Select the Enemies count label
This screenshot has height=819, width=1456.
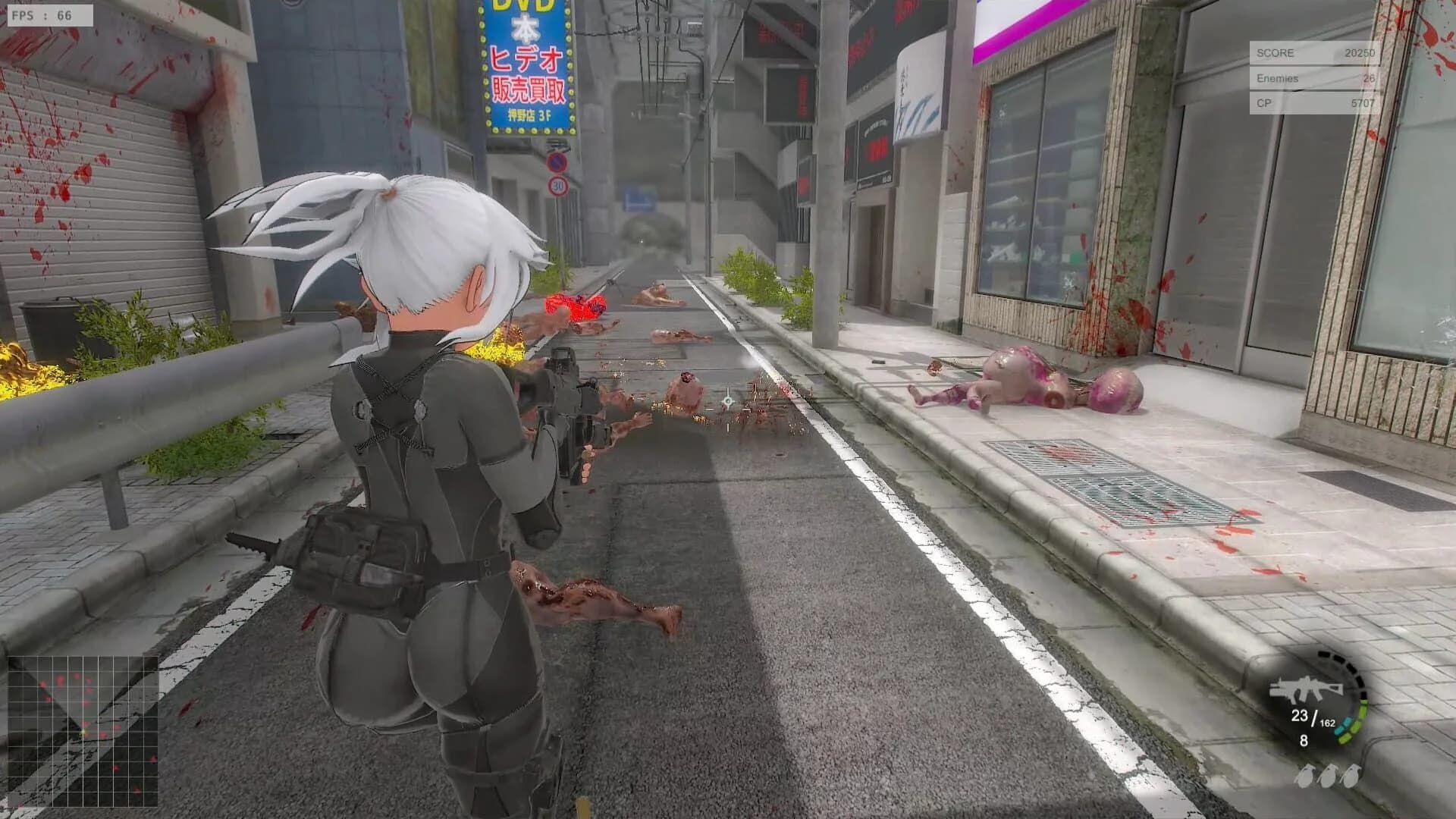pos(1277,79)
